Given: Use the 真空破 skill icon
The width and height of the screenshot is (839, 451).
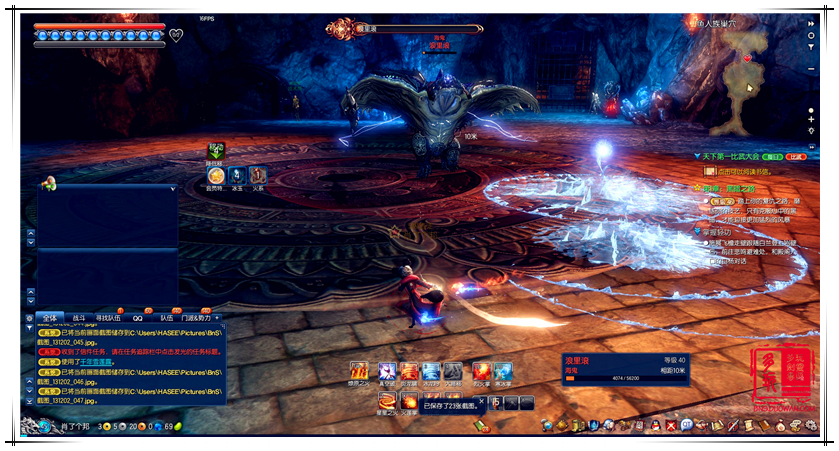Looking at the screenshot, I should [386, 372].
